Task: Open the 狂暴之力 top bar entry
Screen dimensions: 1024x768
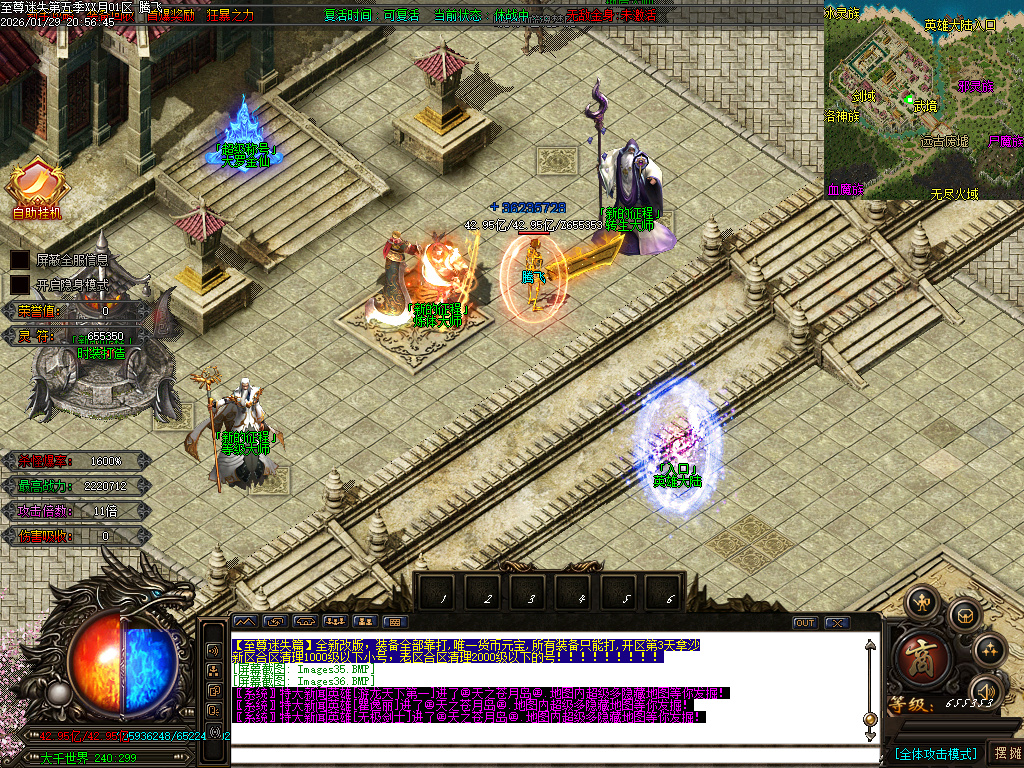Action: tap(231, 15)
